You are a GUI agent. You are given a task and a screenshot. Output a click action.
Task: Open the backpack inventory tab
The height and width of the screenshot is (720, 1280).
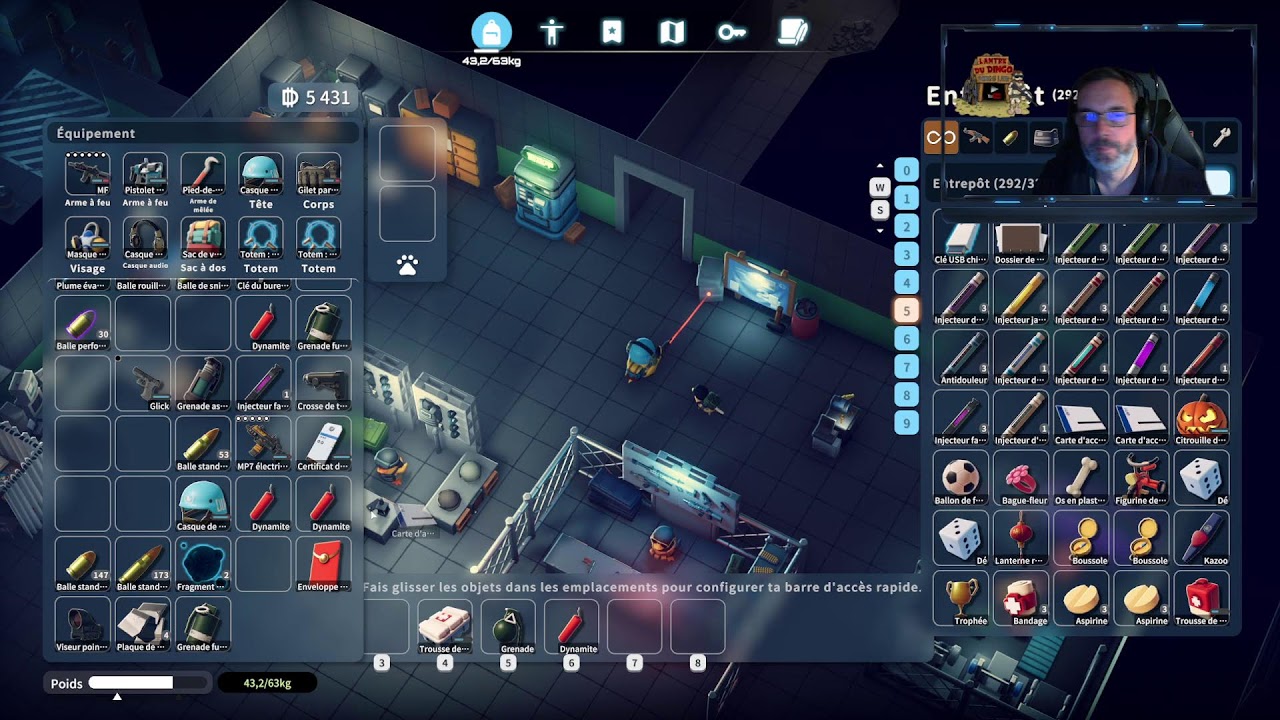pos(491,33)
